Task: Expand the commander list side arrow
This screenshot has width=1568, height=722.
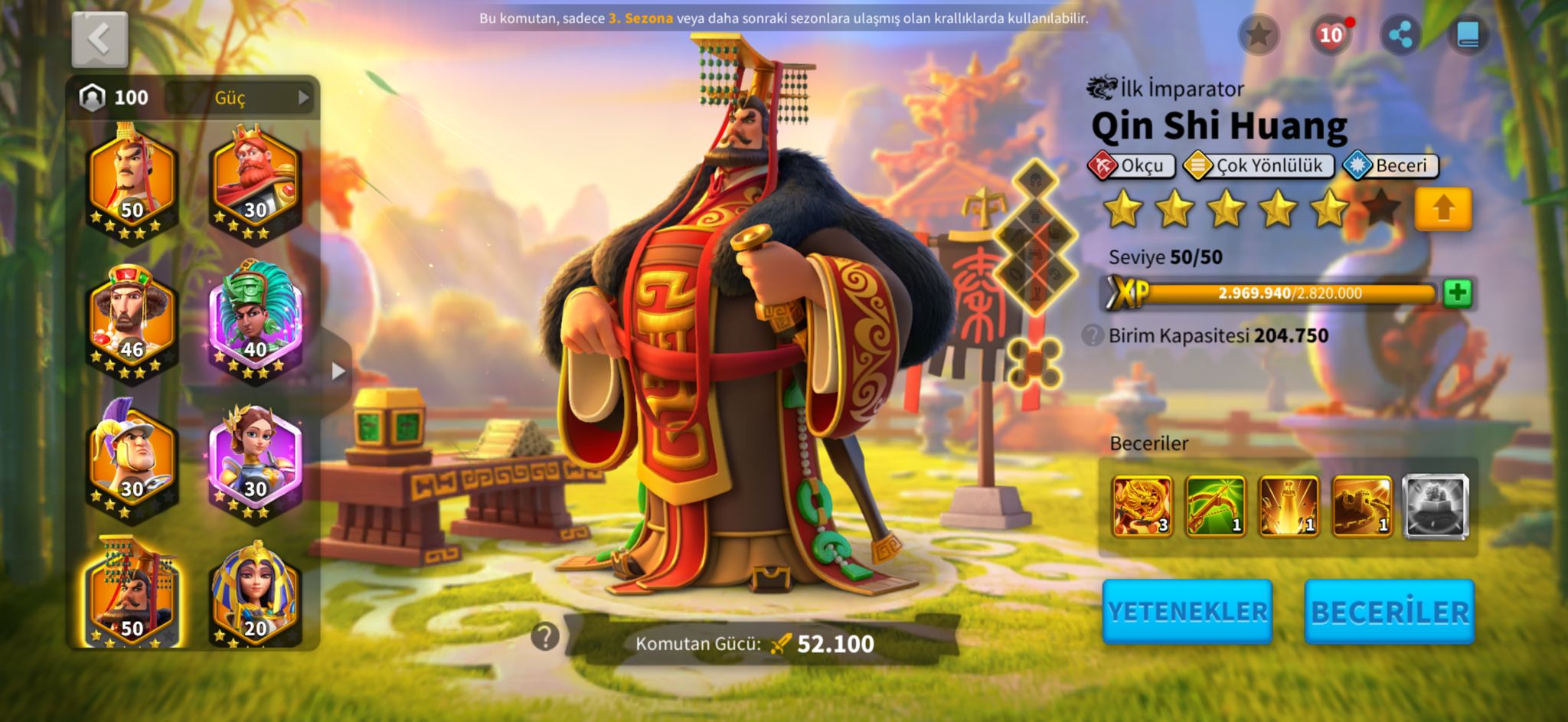Action: pyautogui.click(x=338, y=372)
